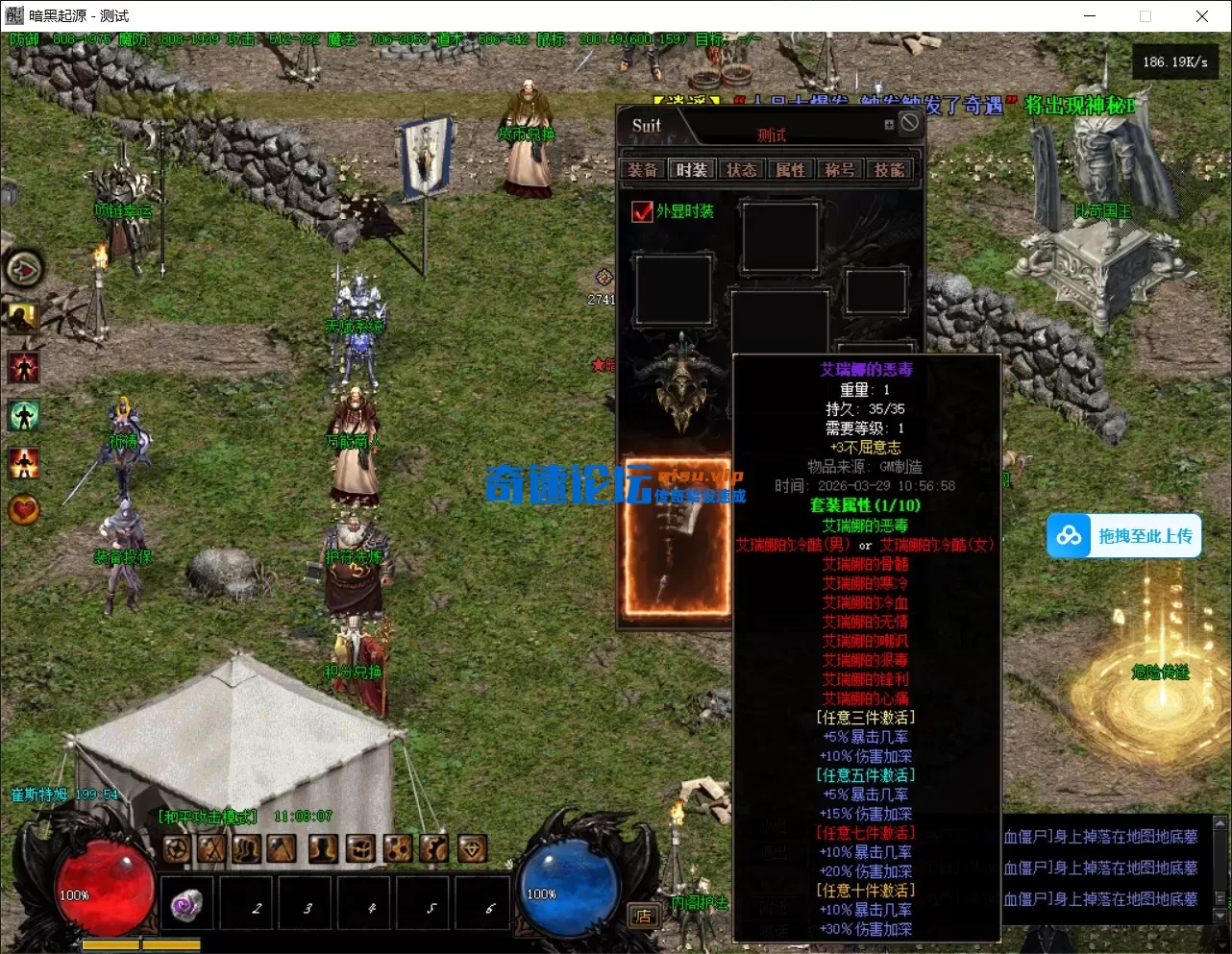Activate the green aura figure buff icon
This screenshot has height=954, width=1232.
(24, 415)
